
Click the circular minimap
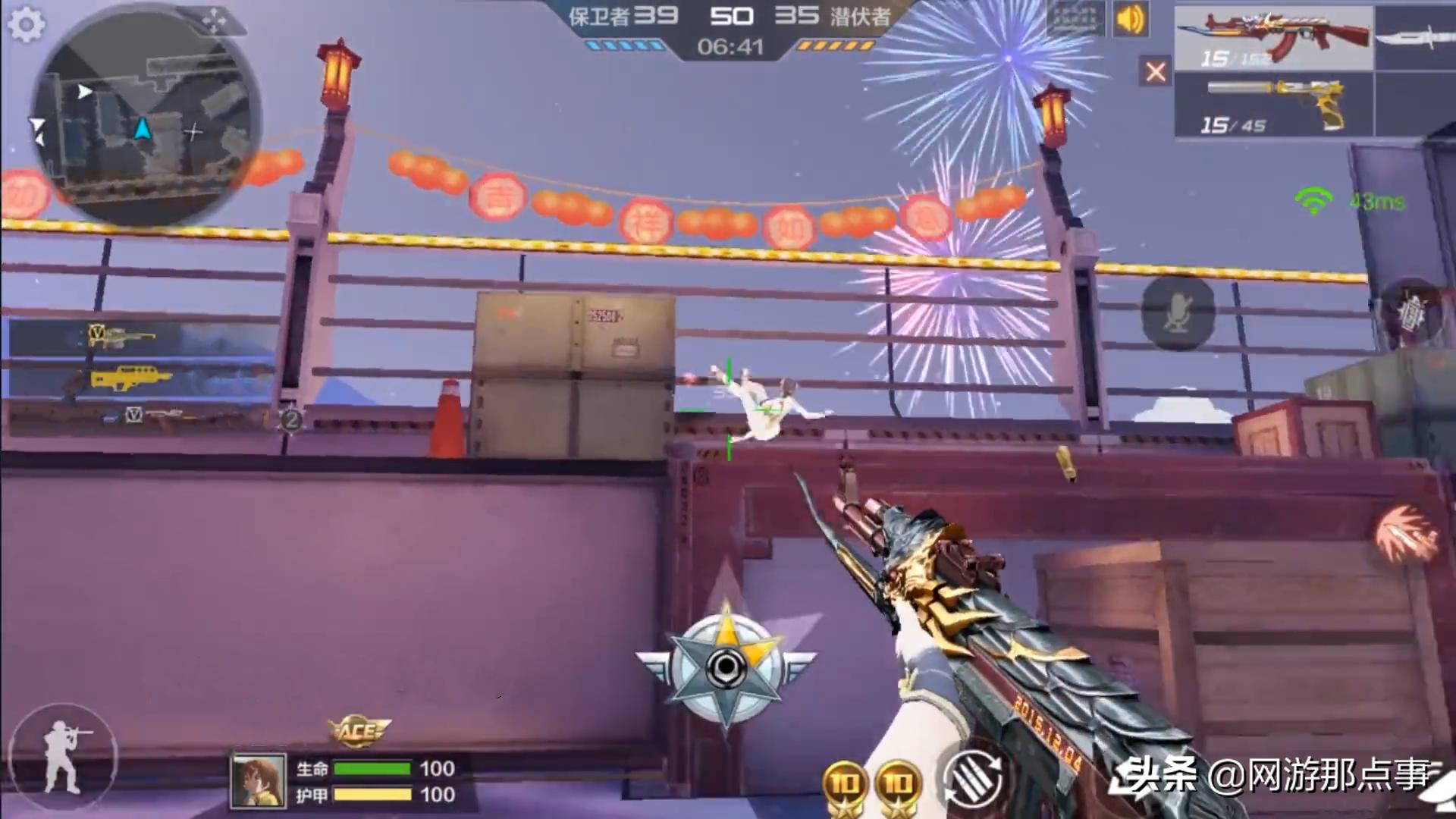point(146,118)
